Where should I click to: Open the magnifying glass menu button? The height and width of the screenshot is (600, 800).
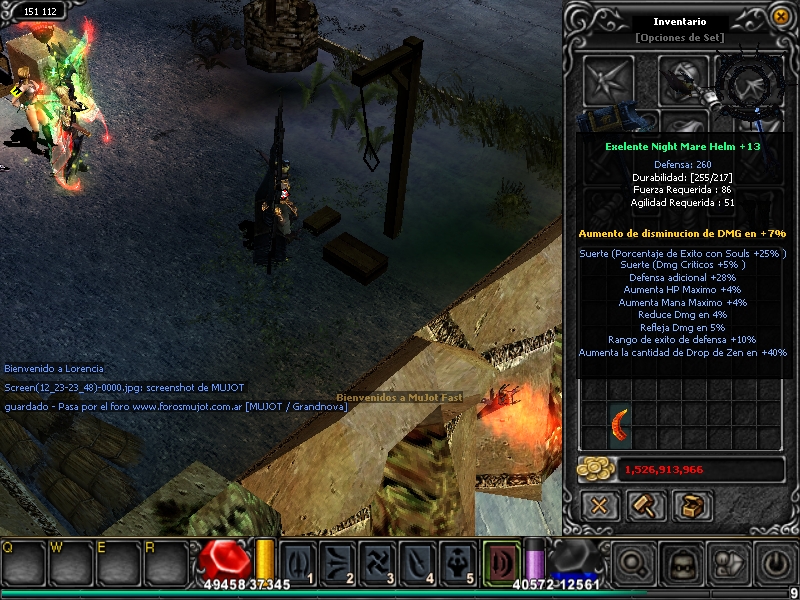pyautogui.click(x=633, y=564)
